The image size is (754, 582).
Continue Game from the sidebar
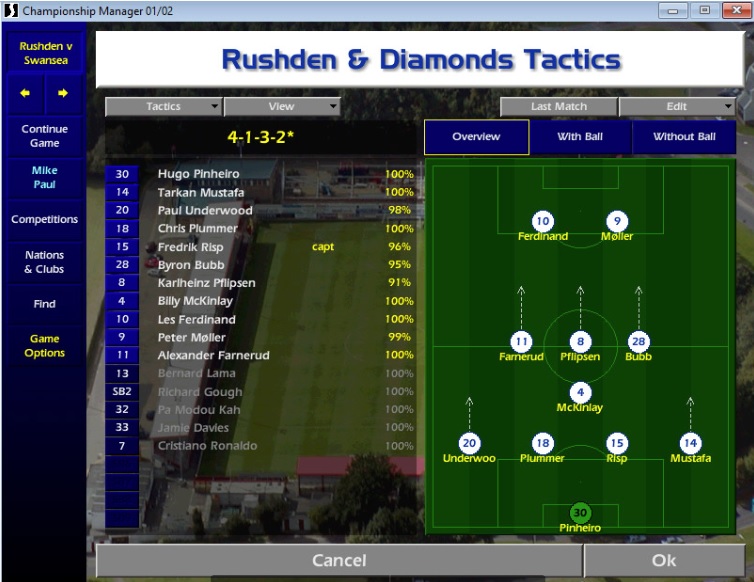44,136
